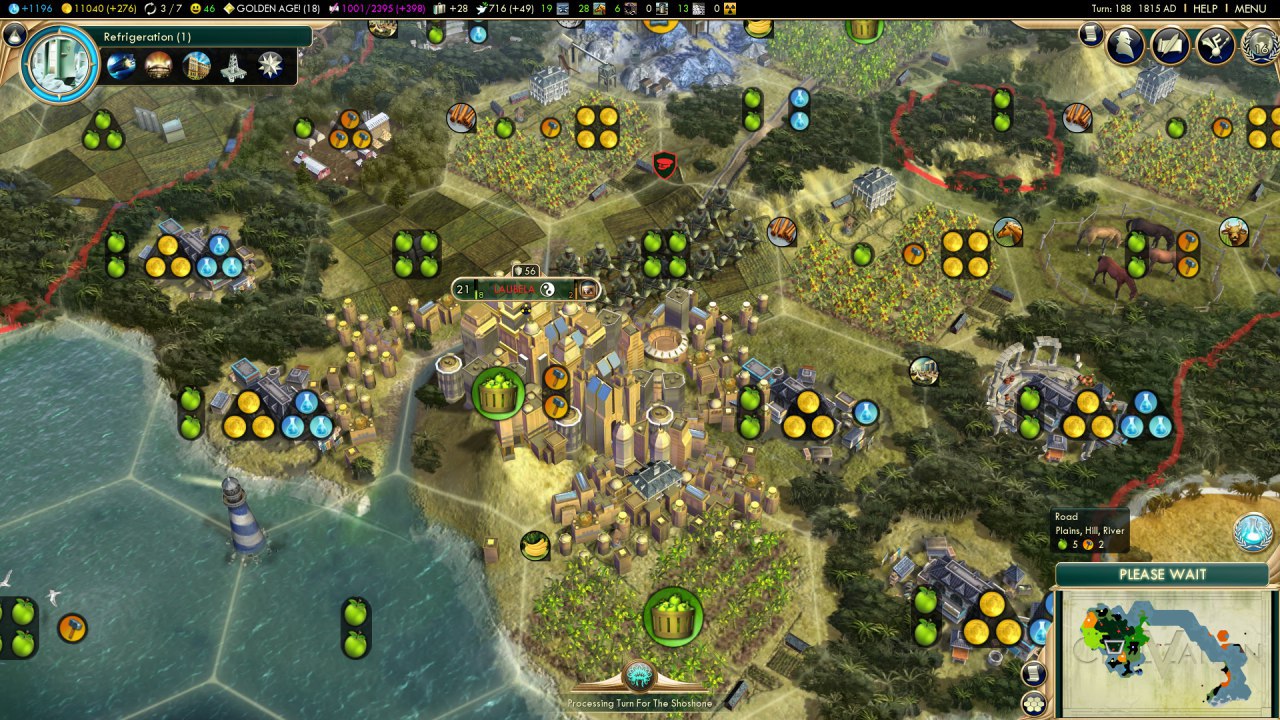
Task: Open the notification log scroll icon
Action: coord(1091,35)
